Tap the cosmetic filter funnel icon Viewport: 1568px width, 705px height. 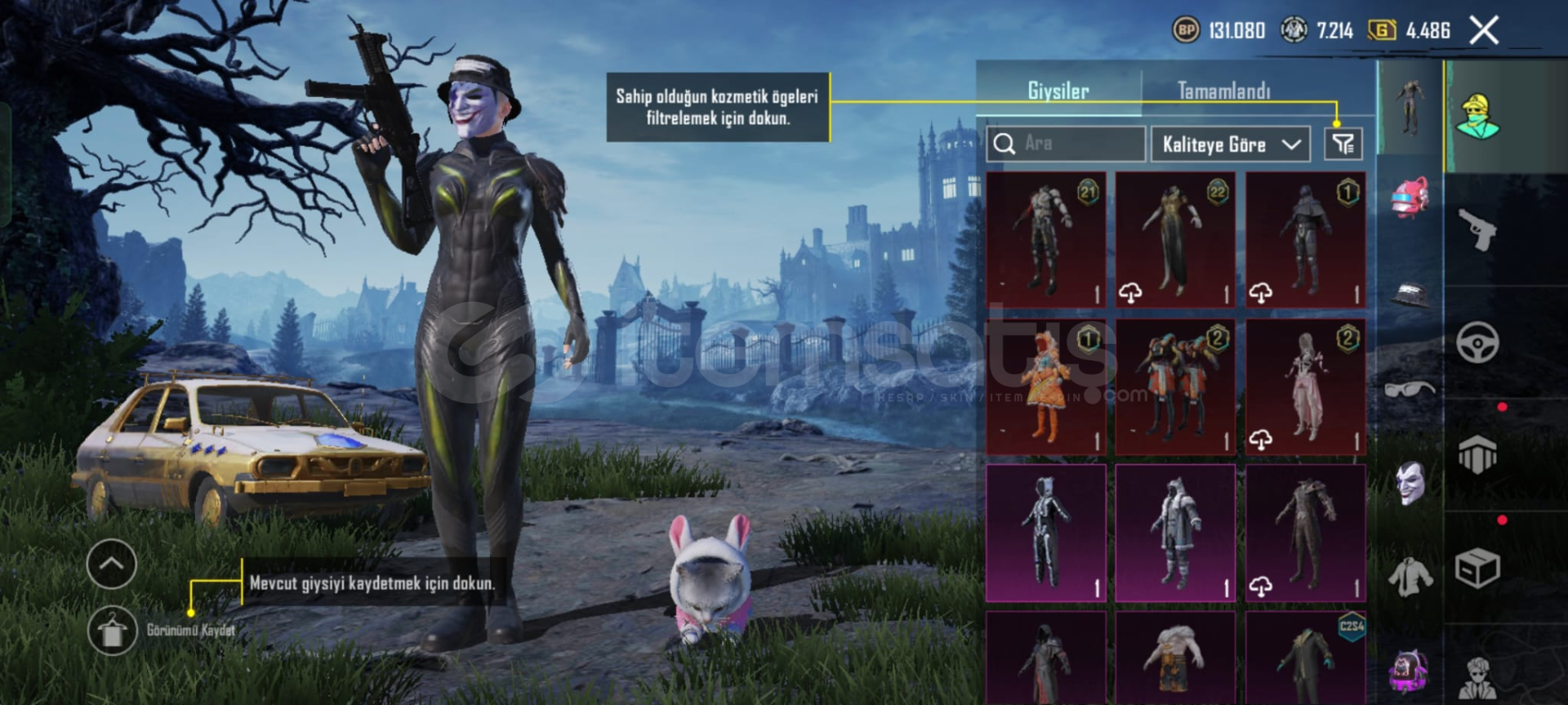pos(1343,144)
